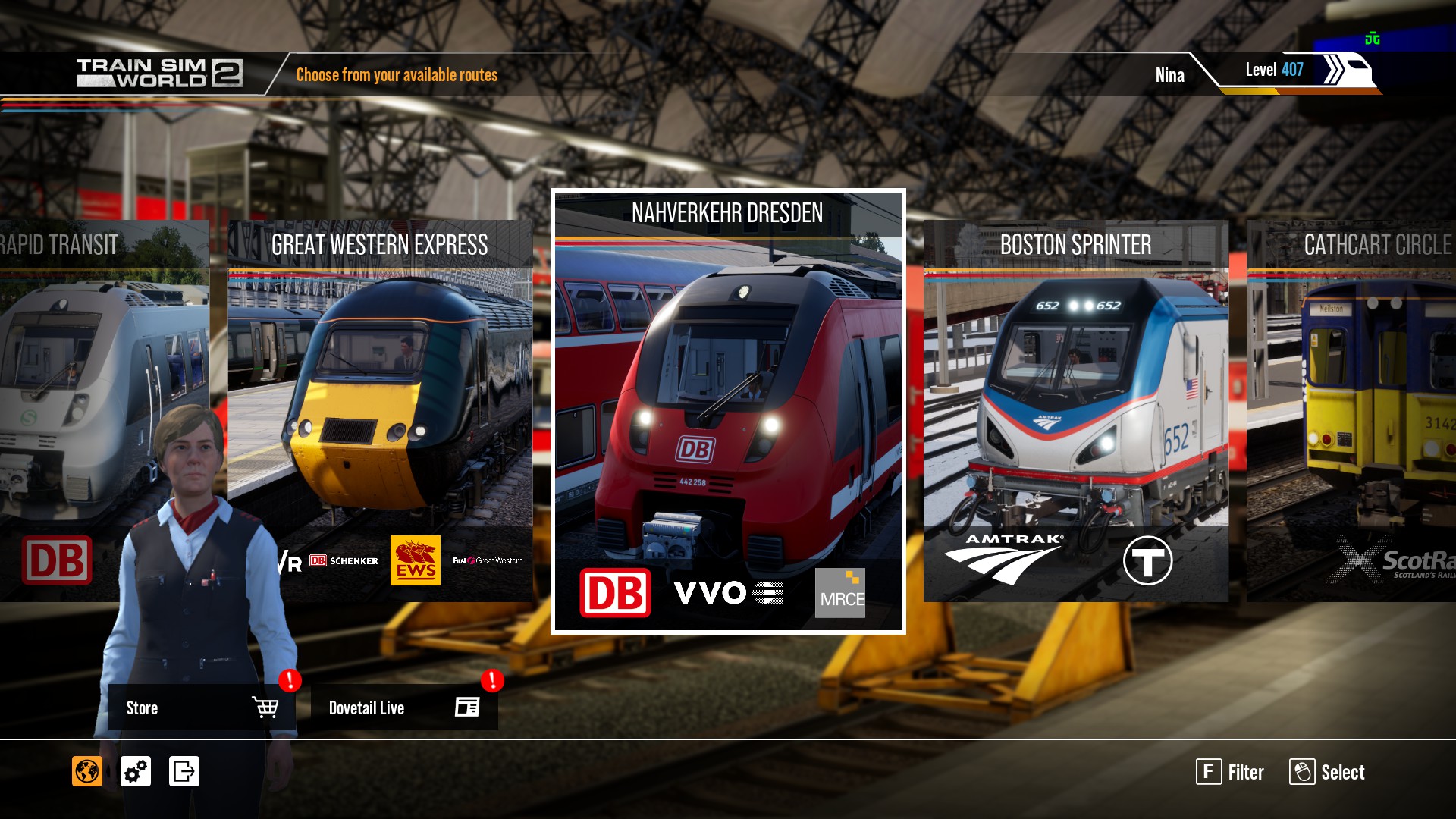Image resolution: width=1456 pixels, height=819 pixels.
Task: Select the Cathcart Circle route card
Action: (x=1351, y=410)
